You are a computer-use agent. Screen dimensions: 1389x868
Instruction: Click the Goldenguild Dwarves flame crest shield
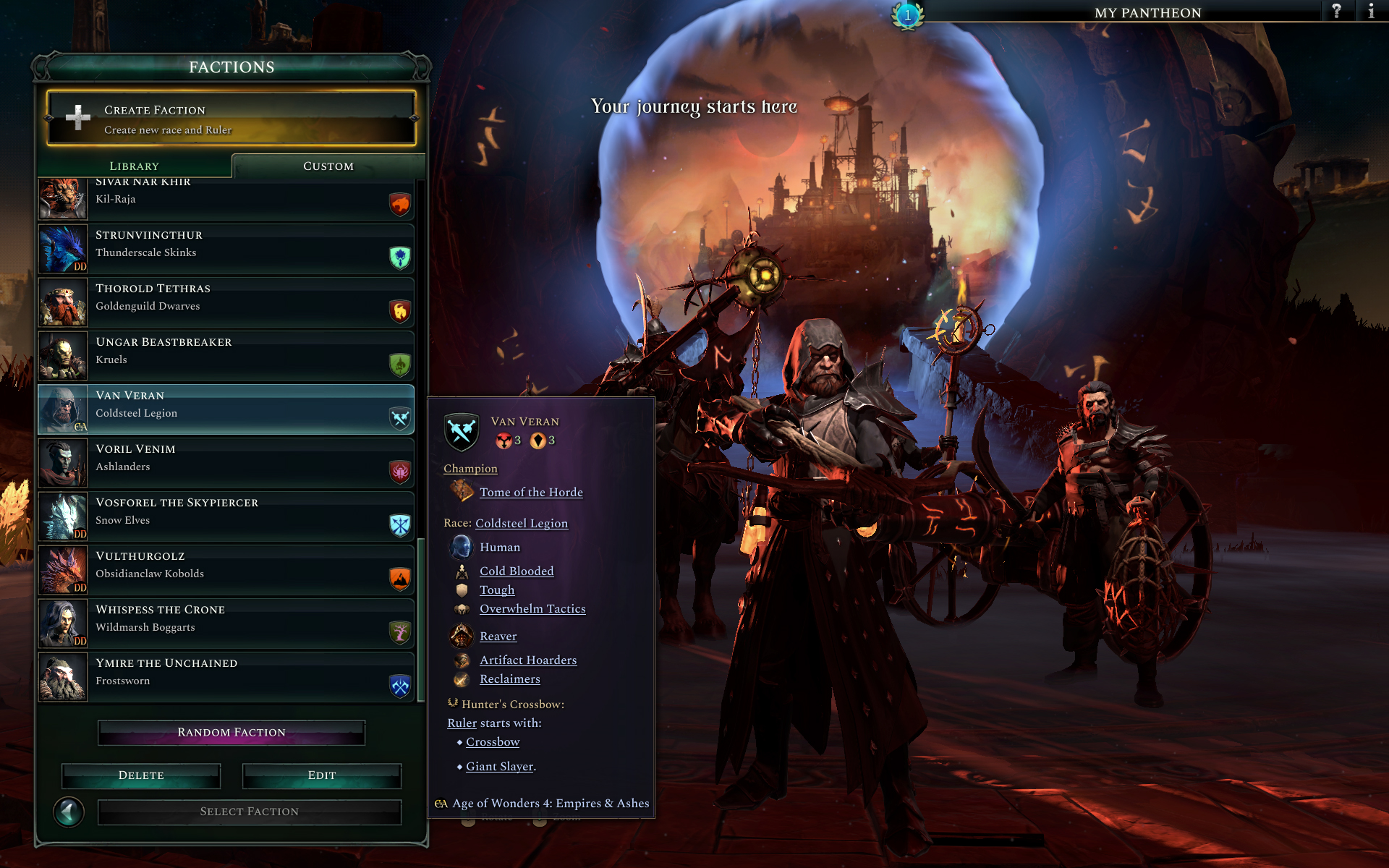coord(399,310)
